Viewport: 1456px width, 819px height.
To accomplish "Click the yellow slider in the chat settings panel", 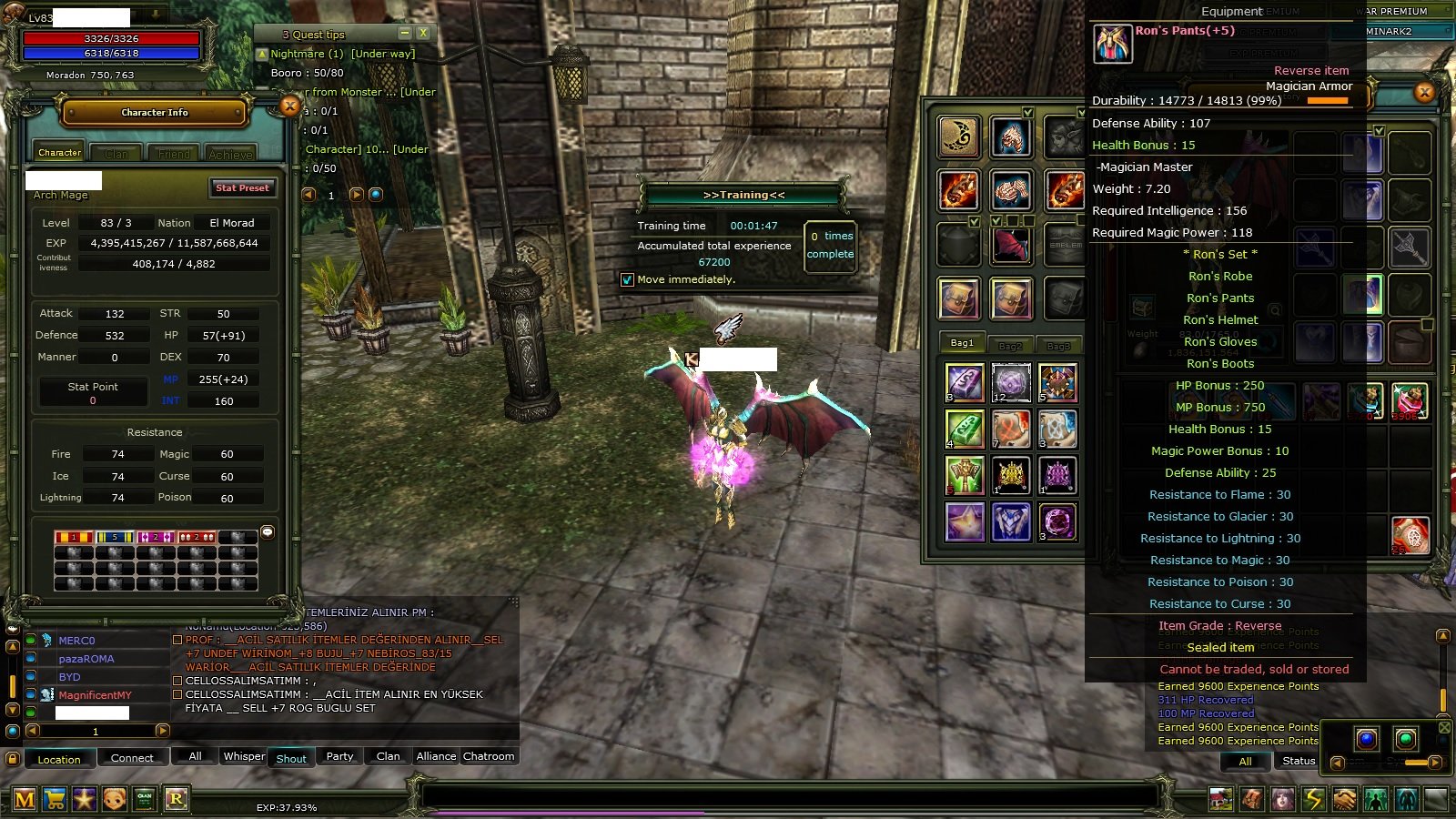I will 1416,763.
